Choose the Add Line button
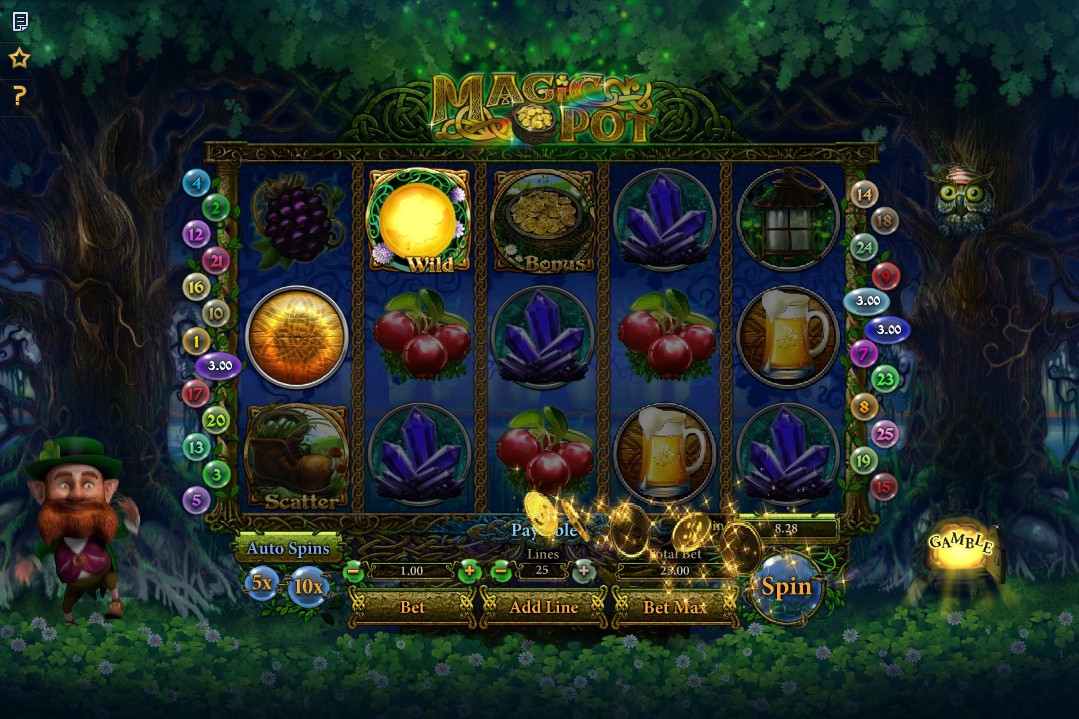1079x719 pixels. [543, 607]
